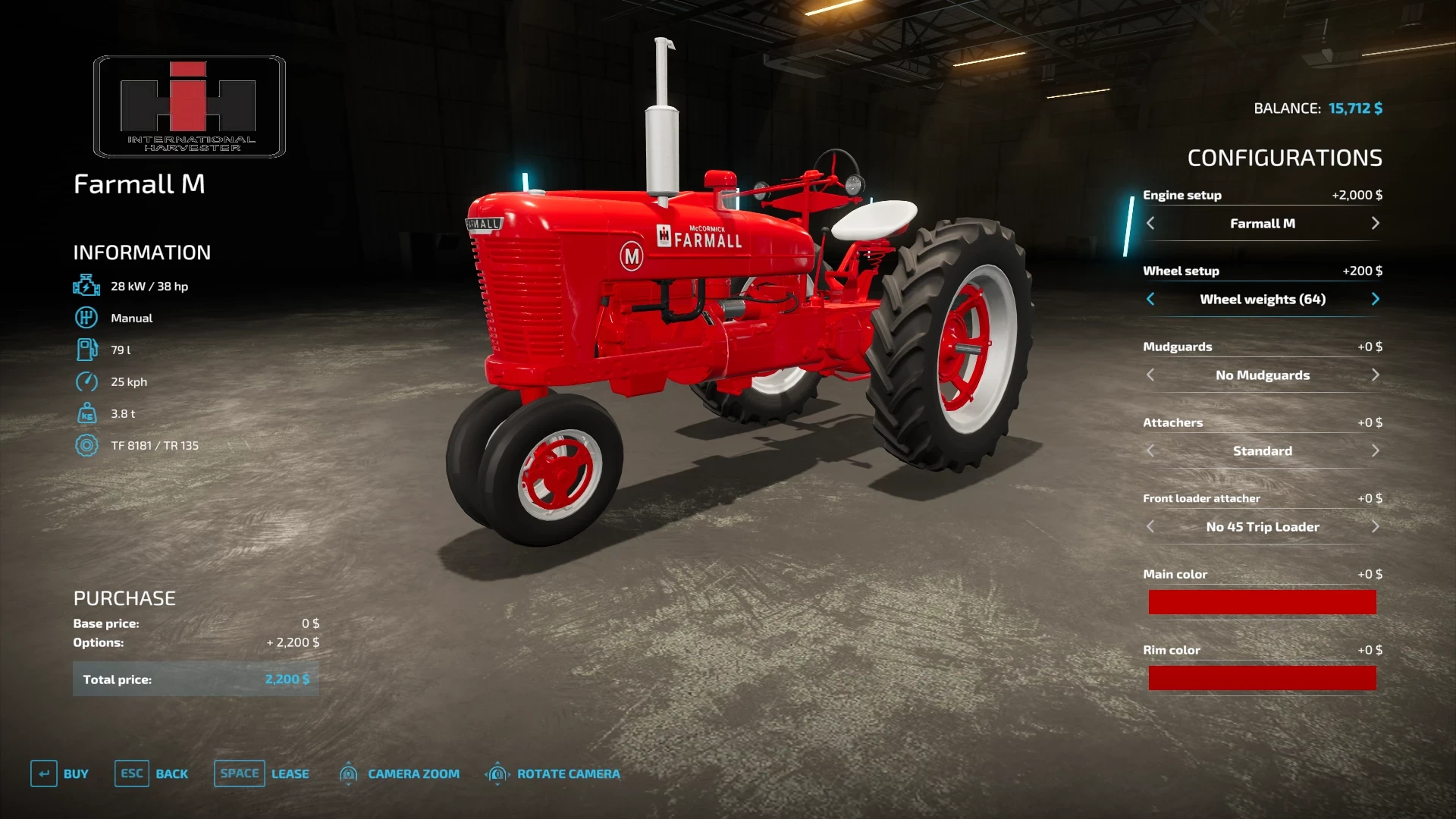The width and height of the screenshot is (1456, 819).
Task: Choose LEASE instead of buying
Action: (290, 773)
